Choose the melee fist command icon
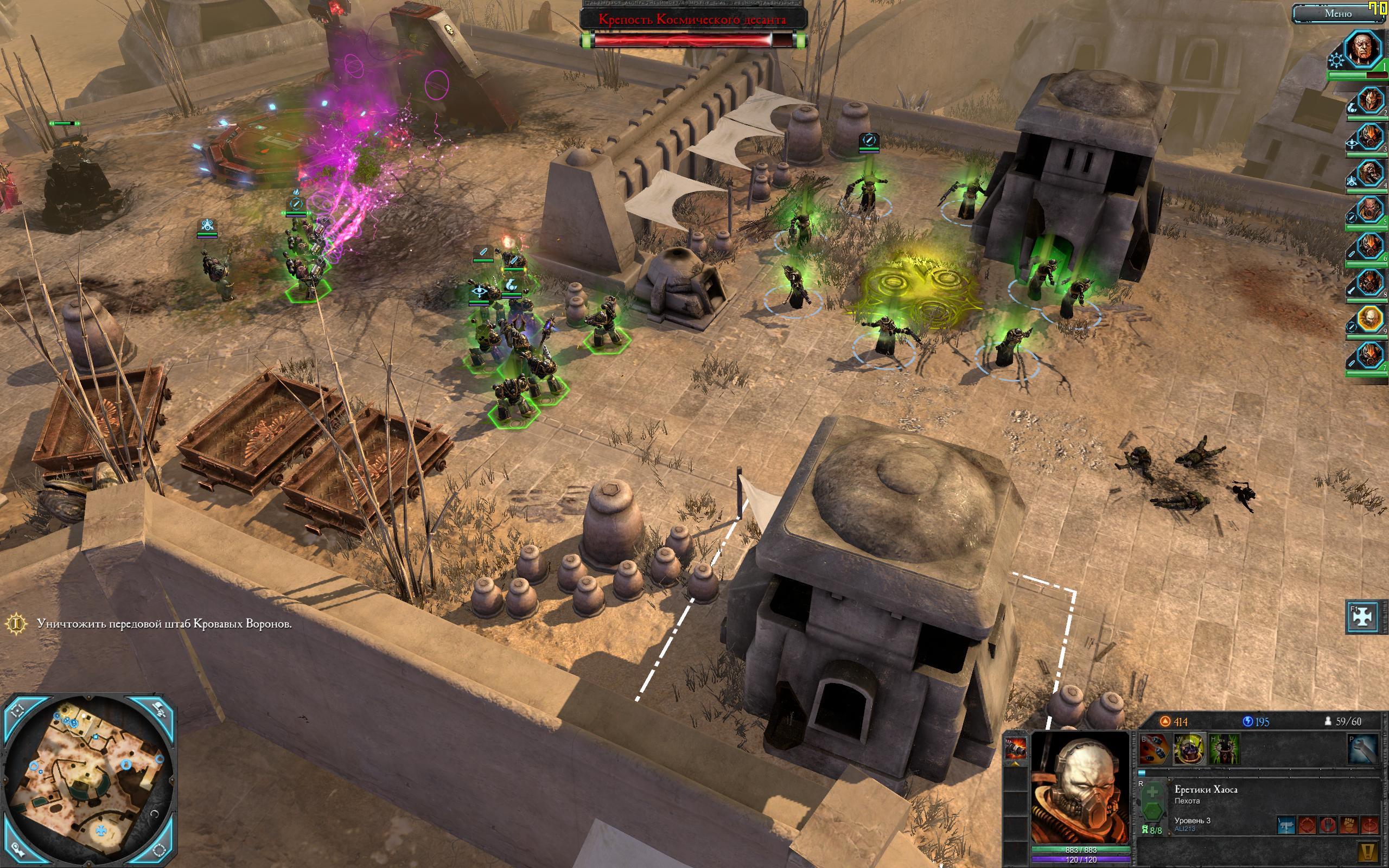Viewport: 1389px width, 868px height. [x=1349, y=826]
